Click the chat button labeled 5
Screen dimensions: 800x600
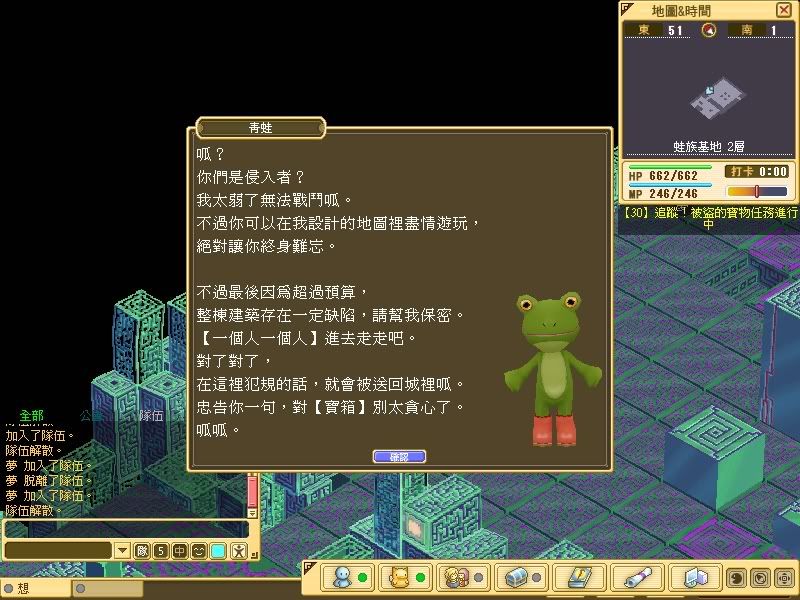pos(161,551)
